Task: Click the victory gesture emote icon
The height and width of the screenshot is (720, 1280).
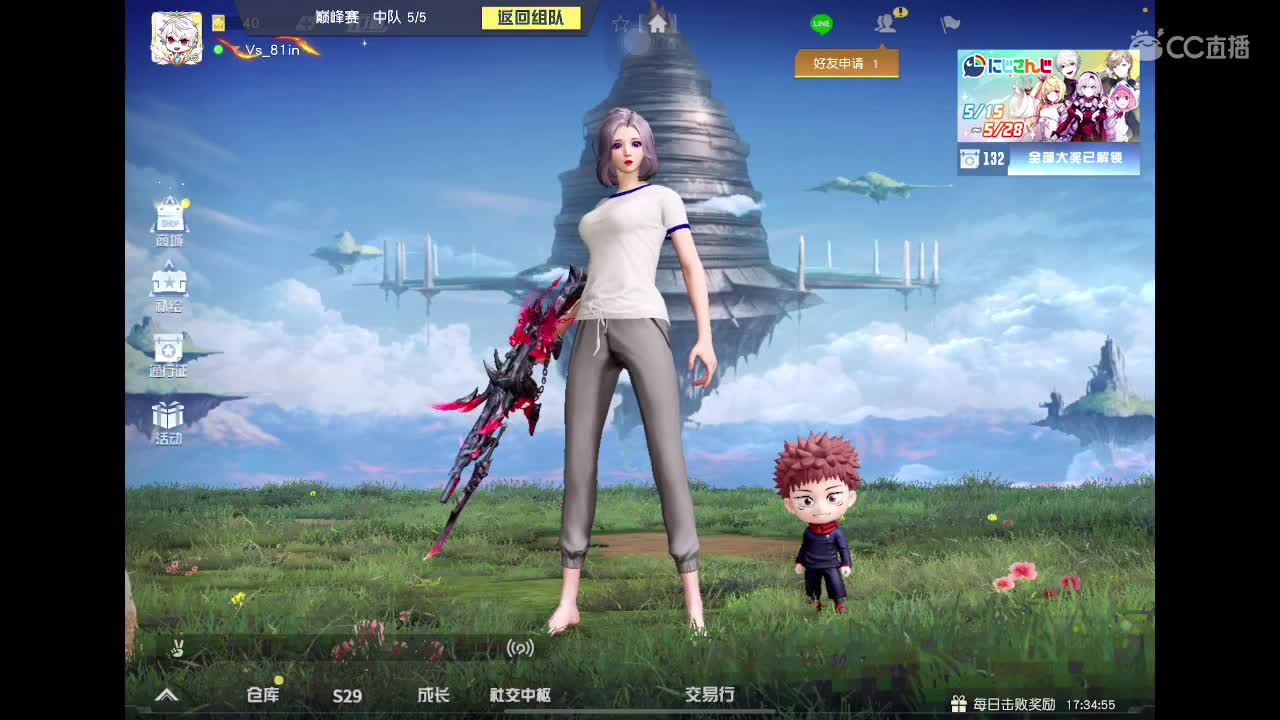Action: click(x=177, y=649)
